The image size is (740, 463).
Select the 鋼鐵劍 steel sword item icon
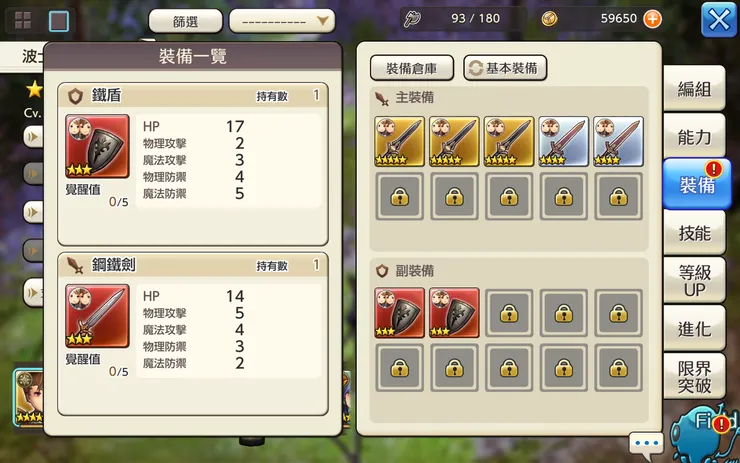click(x=97, y=316)
